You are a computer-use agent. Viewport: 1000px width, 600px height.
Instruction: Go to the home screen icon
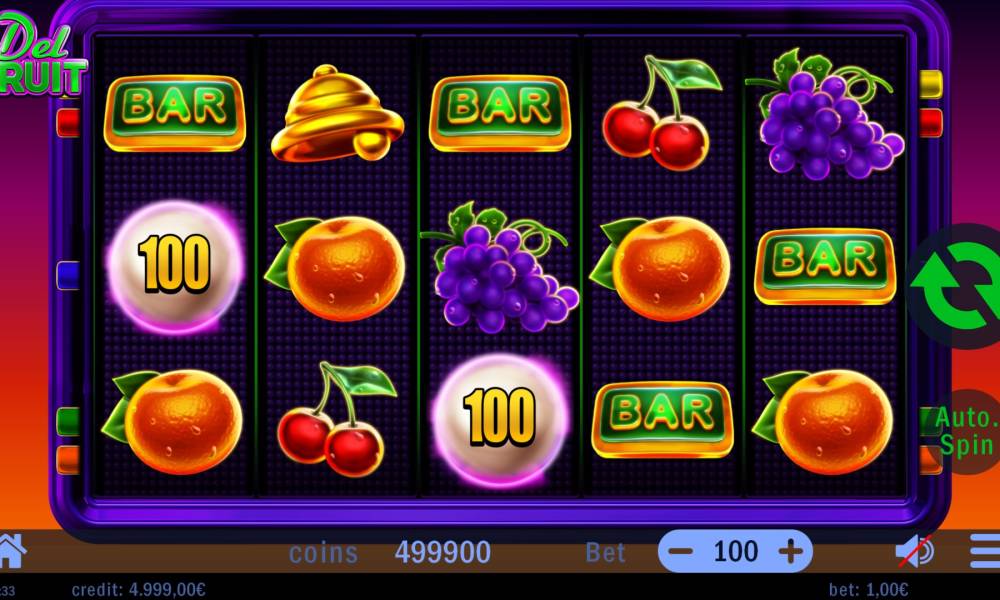[x=10, y=550]
